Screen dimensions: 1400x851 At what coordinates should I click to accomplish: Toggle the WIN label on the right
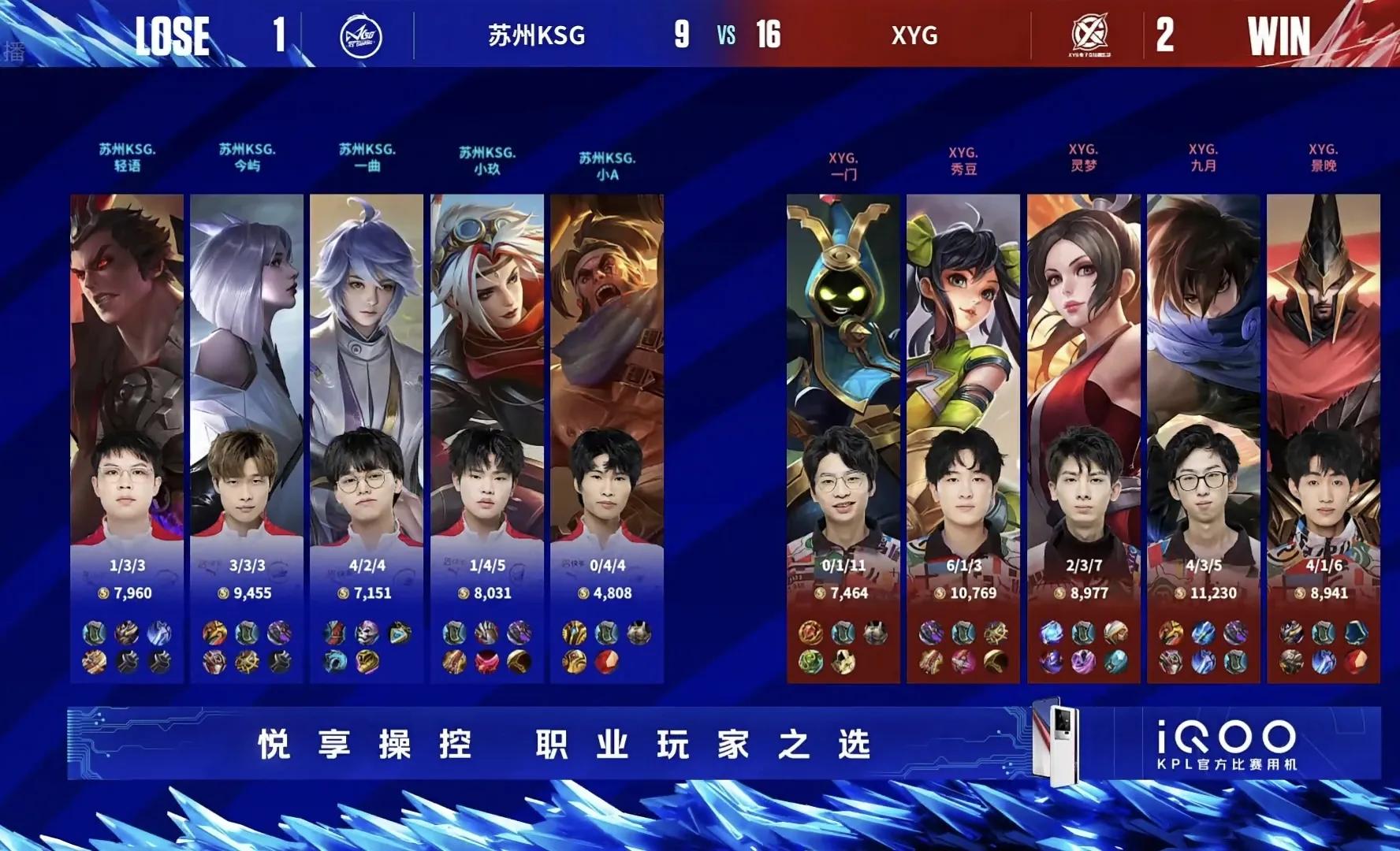pyautogui.click(x=1277, y=35)
